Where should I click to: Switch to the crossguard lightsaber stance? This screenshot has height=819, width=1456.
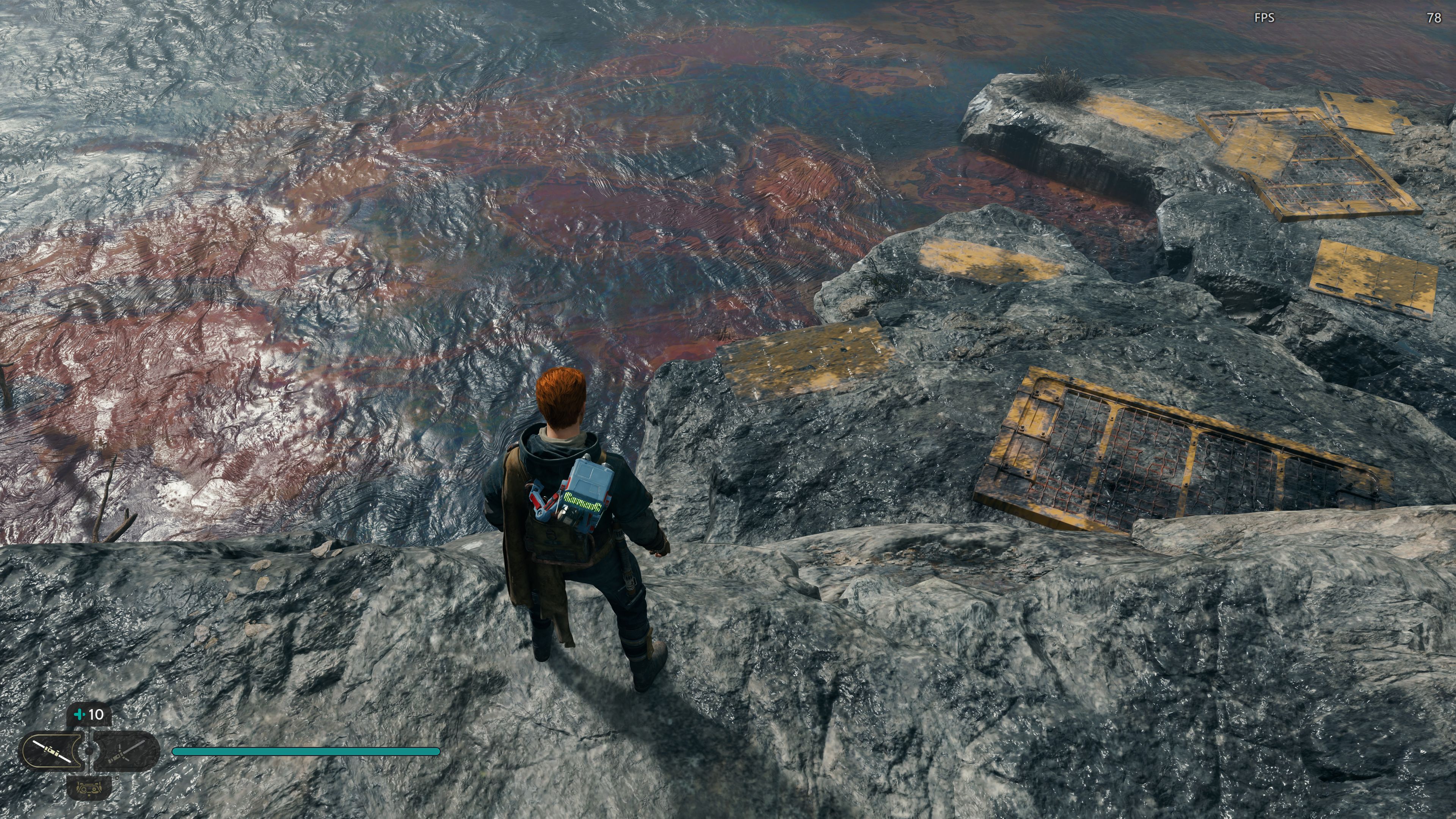tap(126, 751)
